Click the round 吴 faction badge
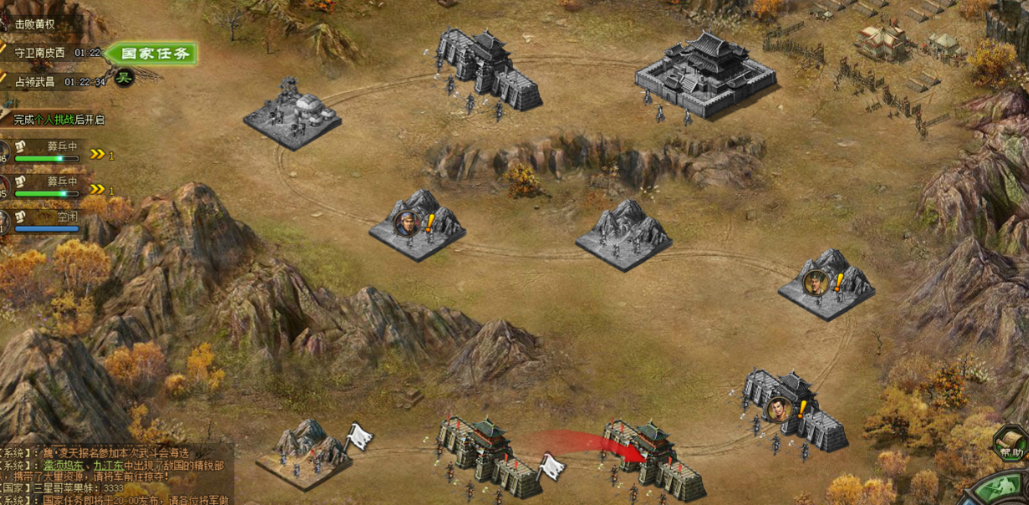 pos(124,78)
